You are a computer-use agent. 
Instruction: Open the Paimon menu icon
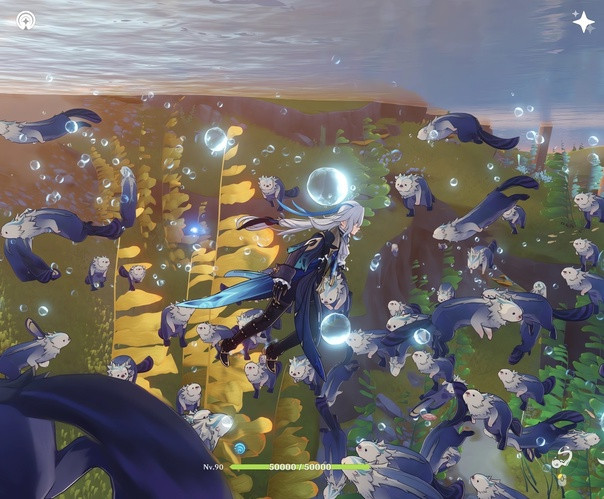coord(26,20)
